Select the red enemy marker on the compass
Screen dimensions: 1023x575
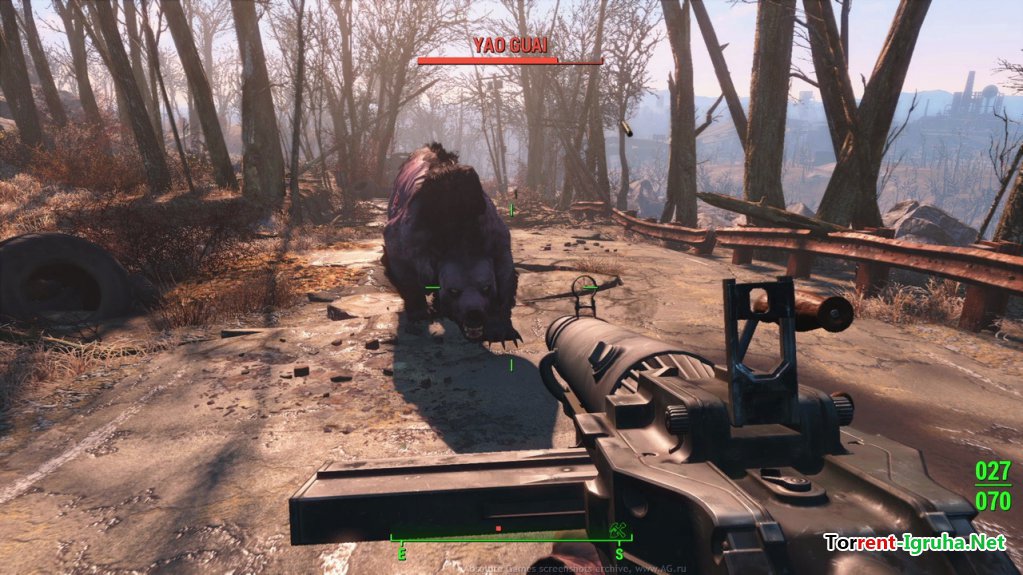coord(497,528)
